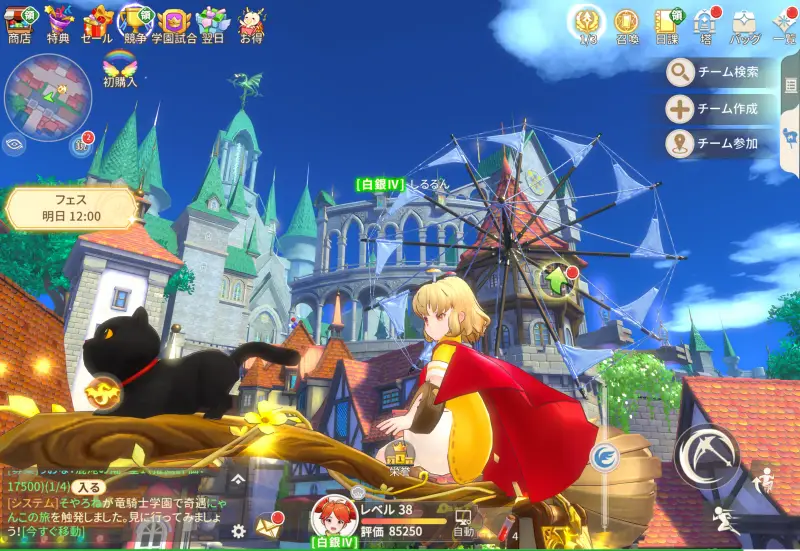The image size is (800, 551).
Task: Select チーム検索 team search
Action: tap(714, 72)
